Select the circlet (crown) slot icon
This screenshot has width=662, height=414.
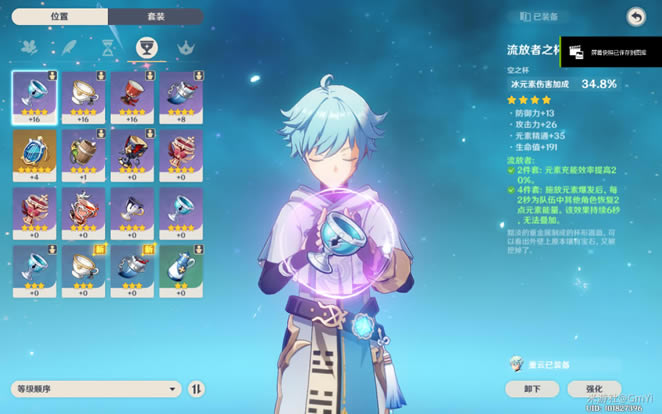point(185,48)
